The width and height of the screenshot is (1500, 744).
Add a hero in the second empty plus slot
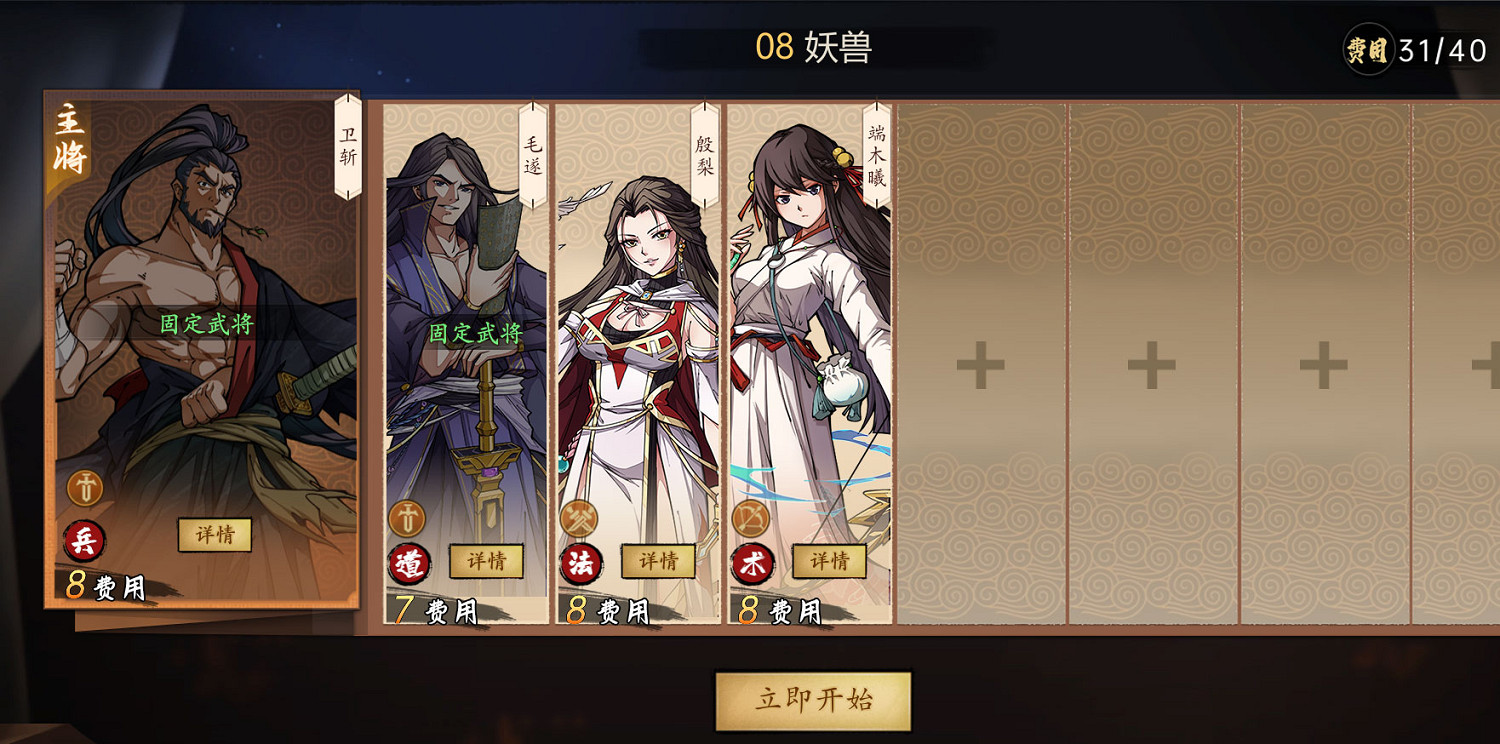pyautogui.click(x=1152, y=362)
